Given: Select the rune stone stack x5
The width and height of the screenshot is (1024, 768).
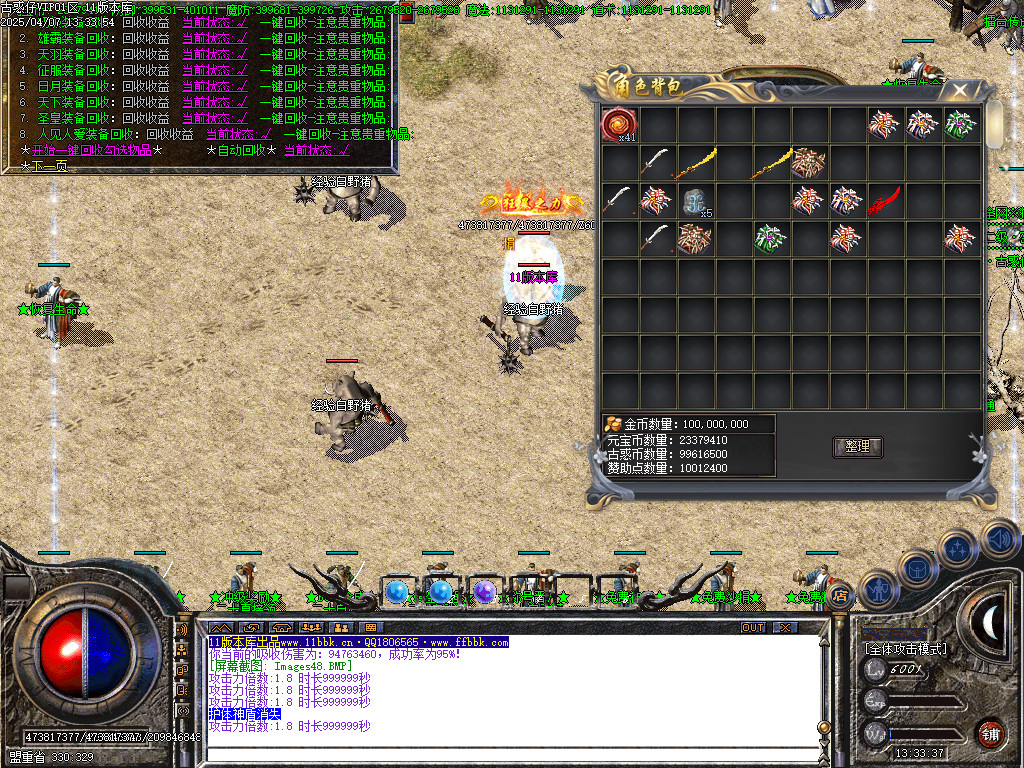Looking at the screenshot, I should [x=696, y=201].
